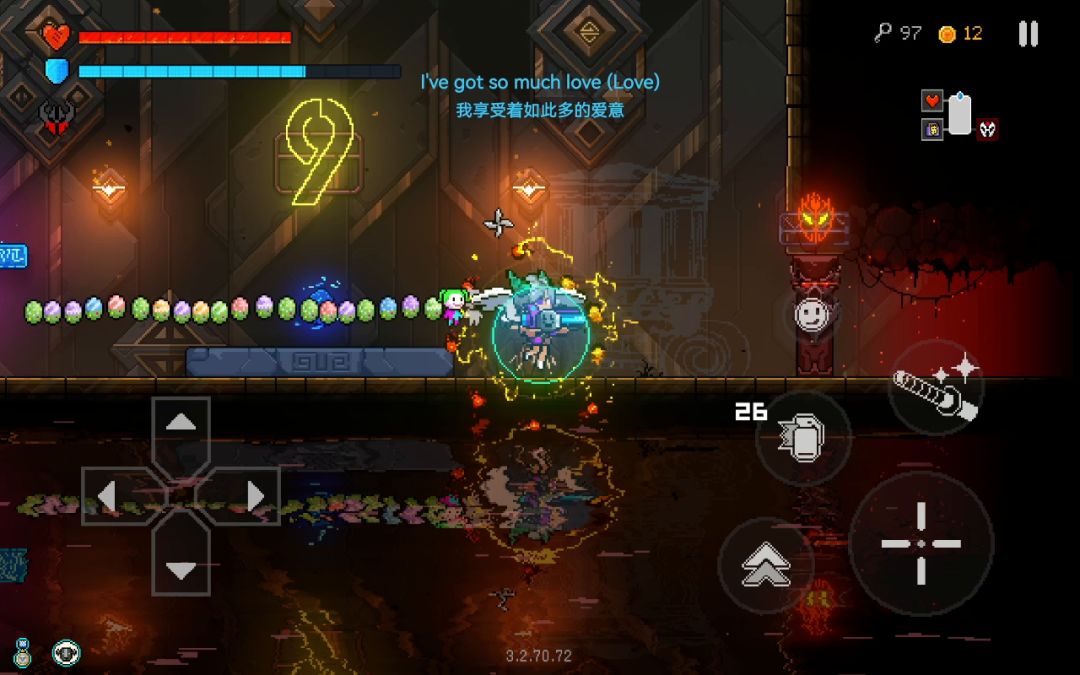Tap the double-chevron jump button
The width and height of the screenshot is (1080, 675).
coord(766,566)
